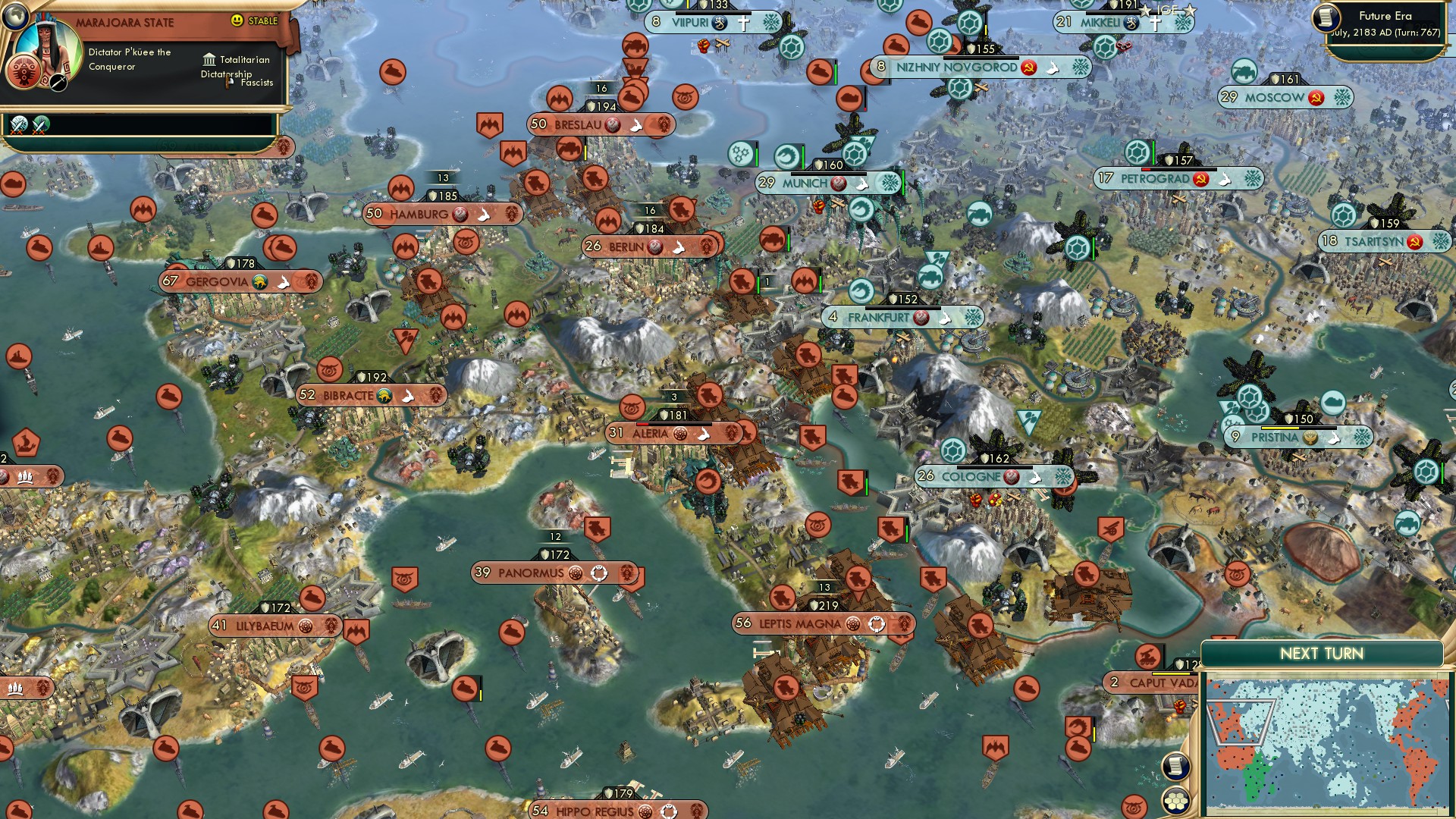The height and width of the screenshot is (819, 1456).
Task: Toggle the hex grid map options button
Action: [x=1175, y=801]
